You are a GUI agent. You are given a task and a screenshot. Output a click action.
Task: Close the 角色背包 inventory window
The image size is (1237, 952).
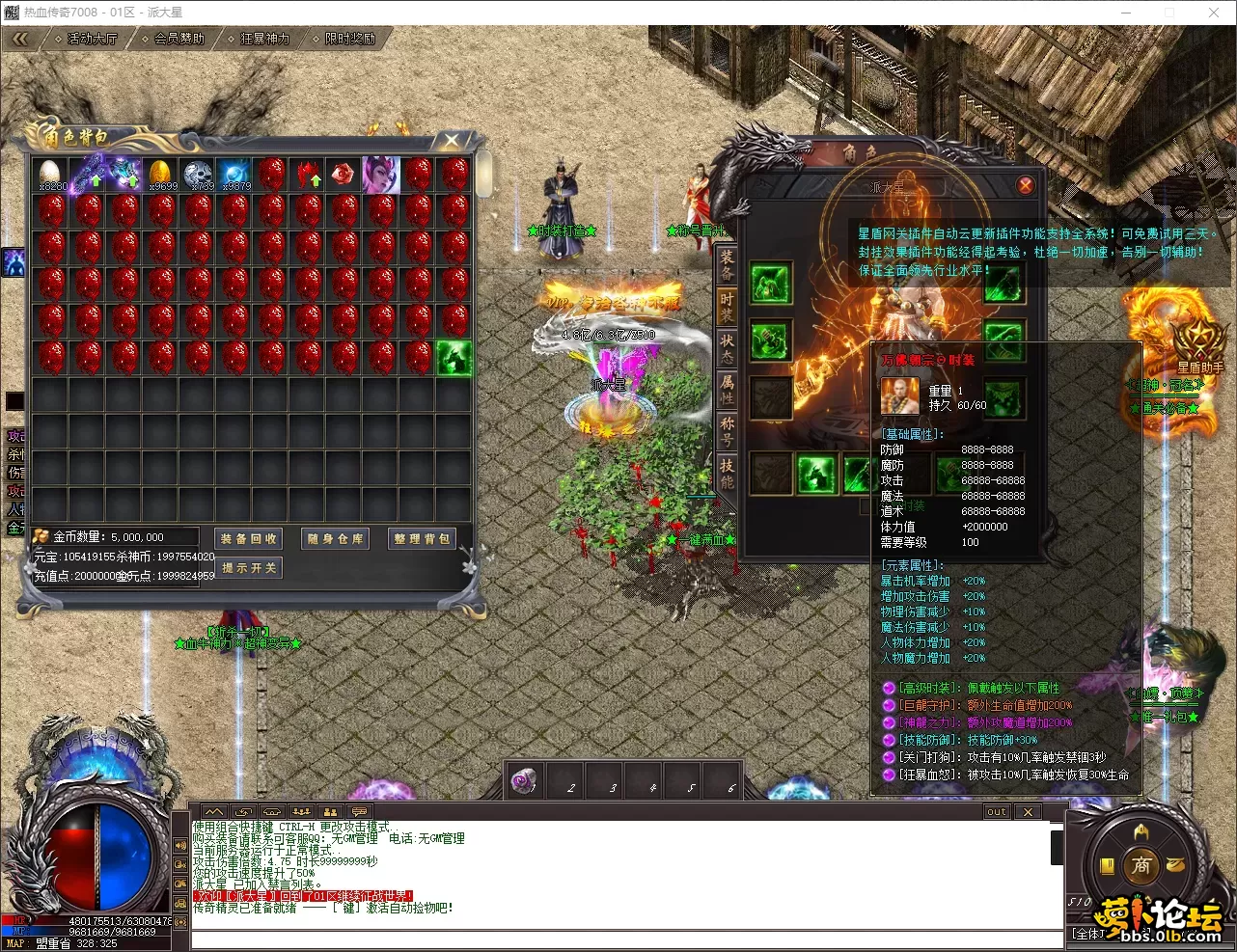point(451,141)
